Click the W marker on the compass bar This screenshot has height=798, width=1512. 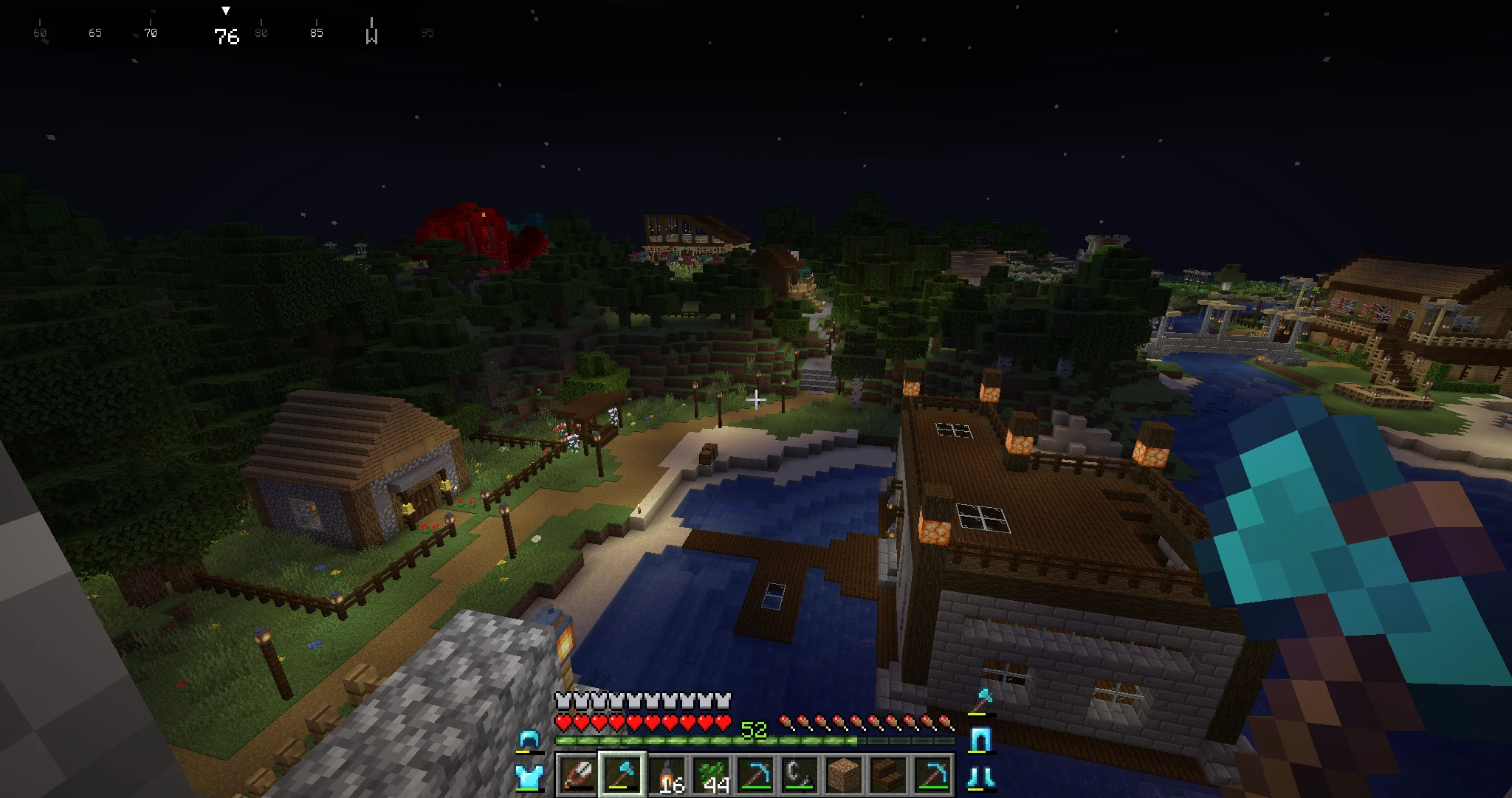click(x=372, y=34)
